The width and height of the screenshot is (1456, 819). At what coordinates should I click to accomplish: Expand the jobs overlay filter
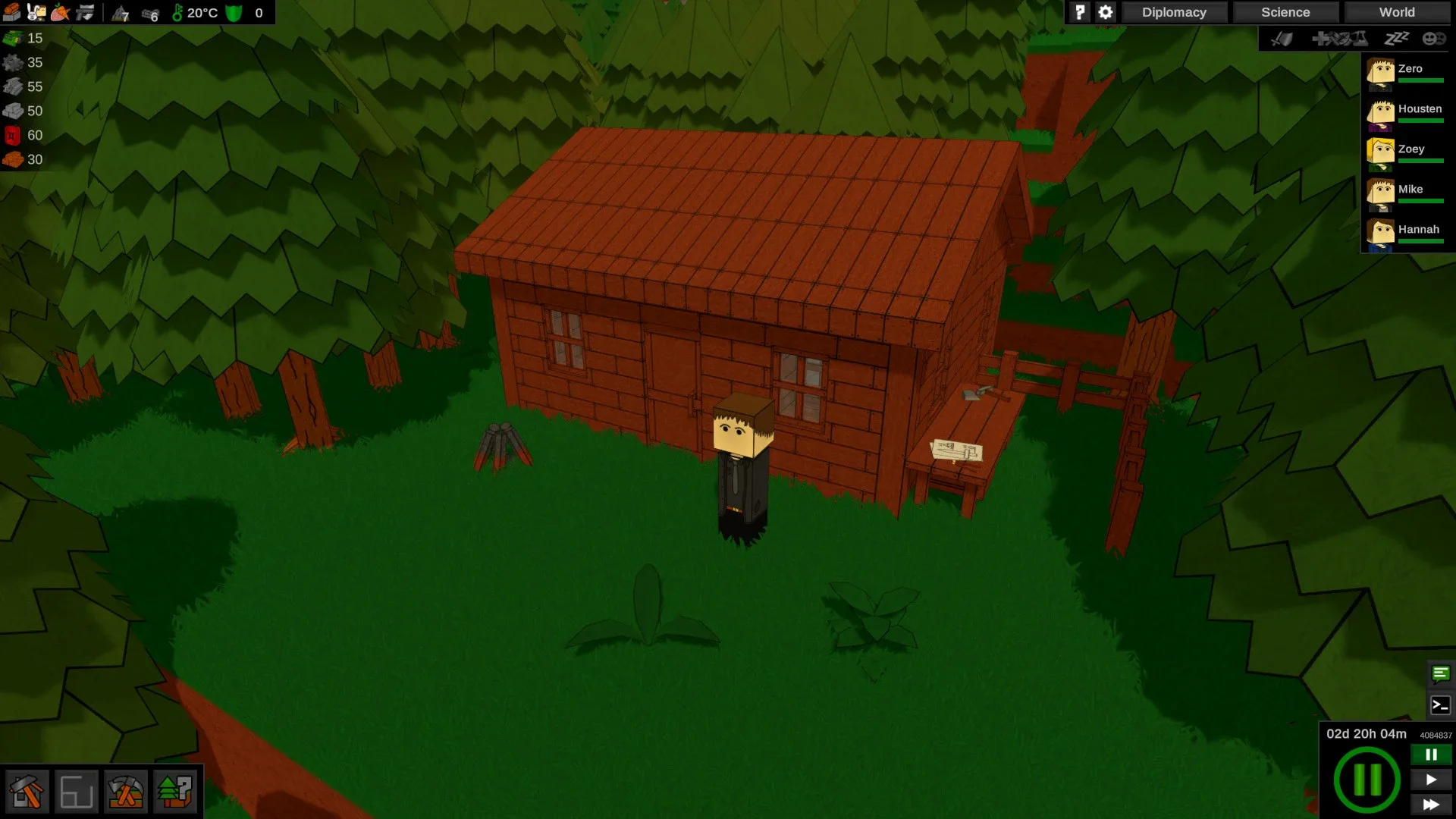1338,38
